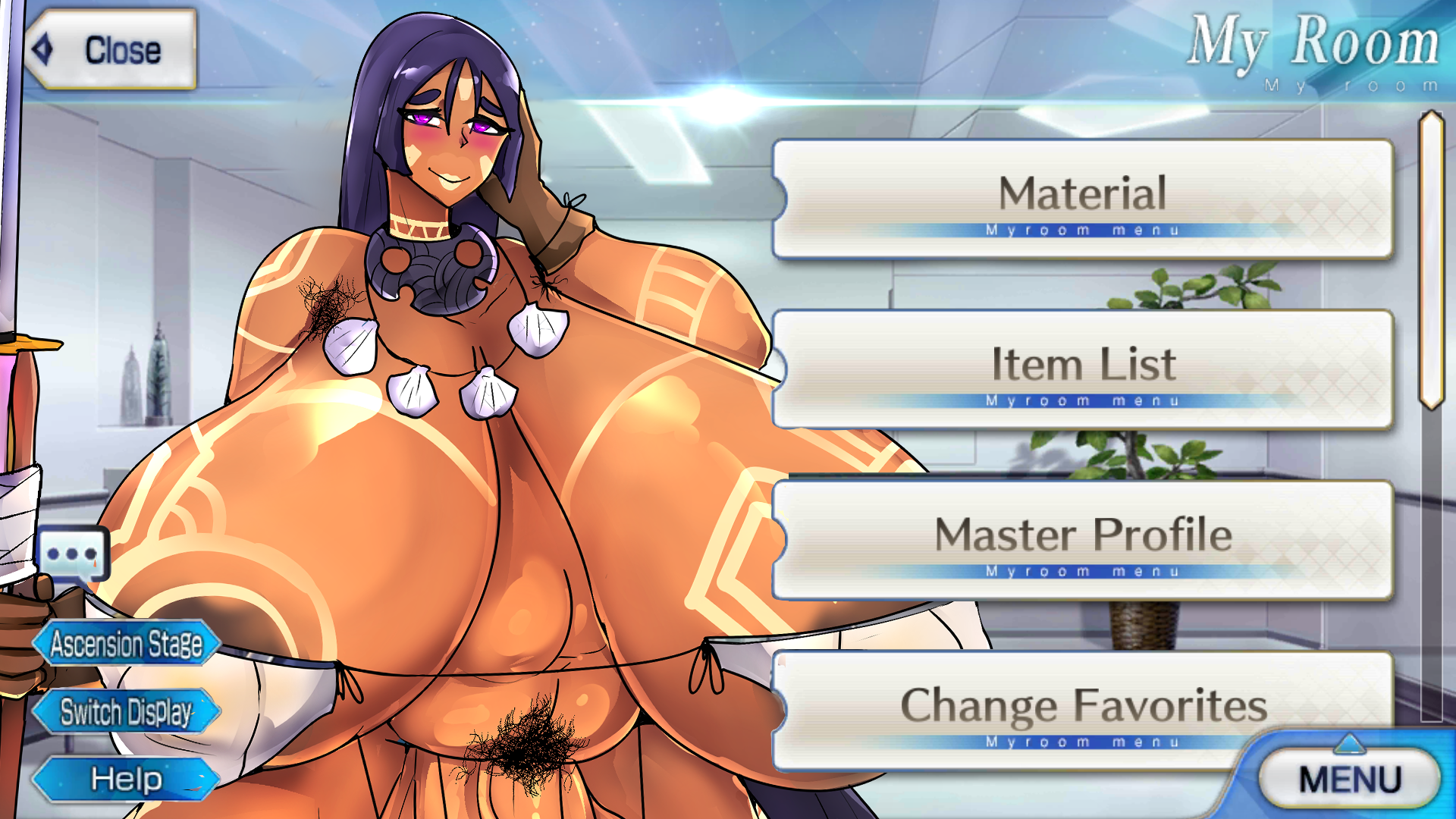Image resolution: width=1456 pixels, height=819 pixels.
Task: Click the speech bubble dialogue icon
Action: point(72,554)
